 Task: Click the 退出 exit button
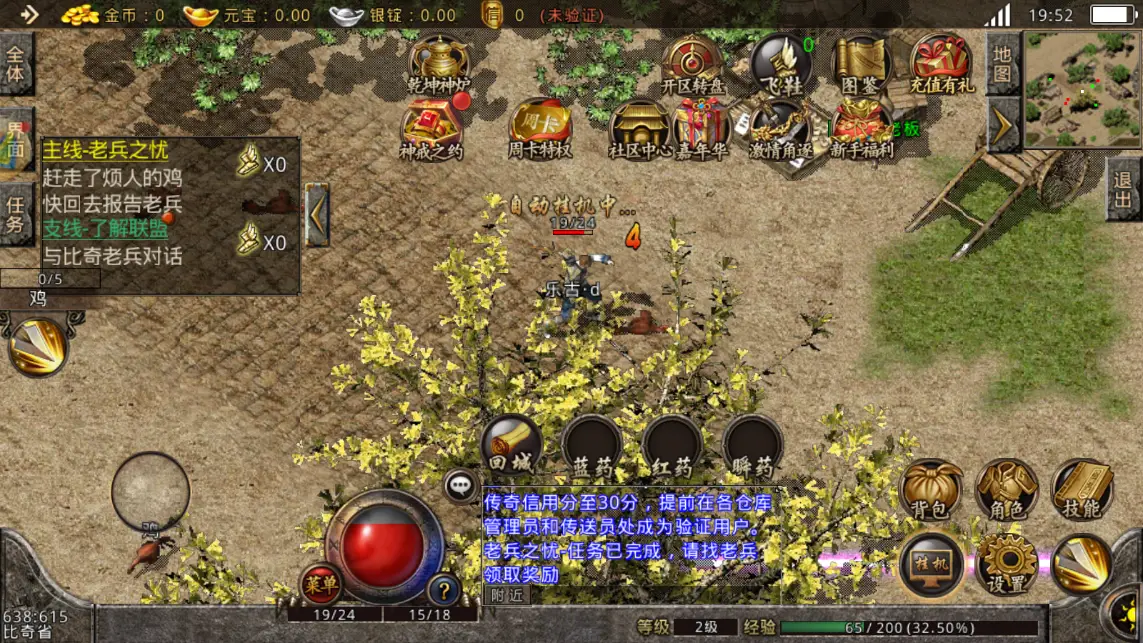(x=1124, y=190)
